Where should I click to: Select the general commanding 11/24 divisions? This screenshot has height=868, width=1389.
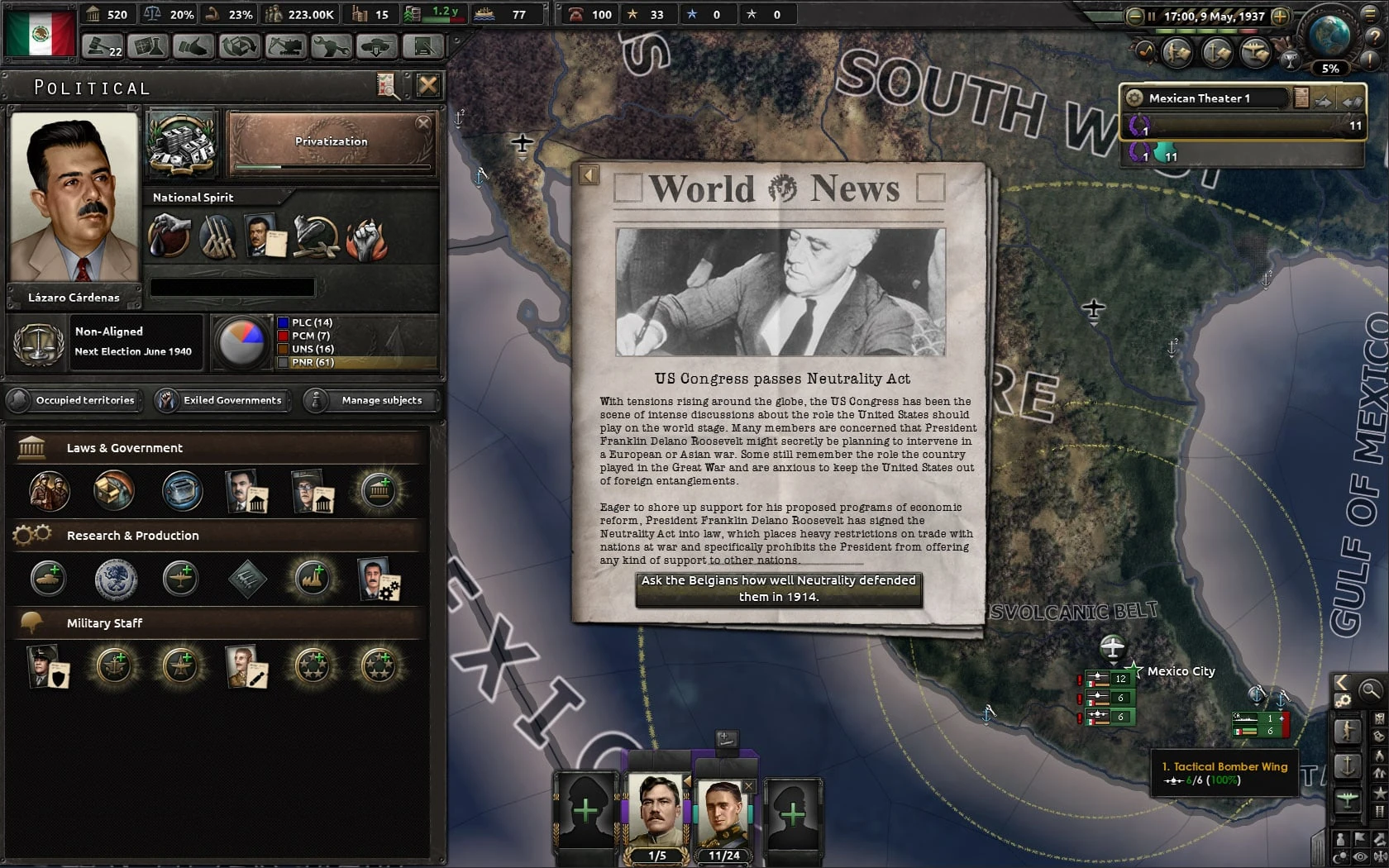tap(723, 814)
